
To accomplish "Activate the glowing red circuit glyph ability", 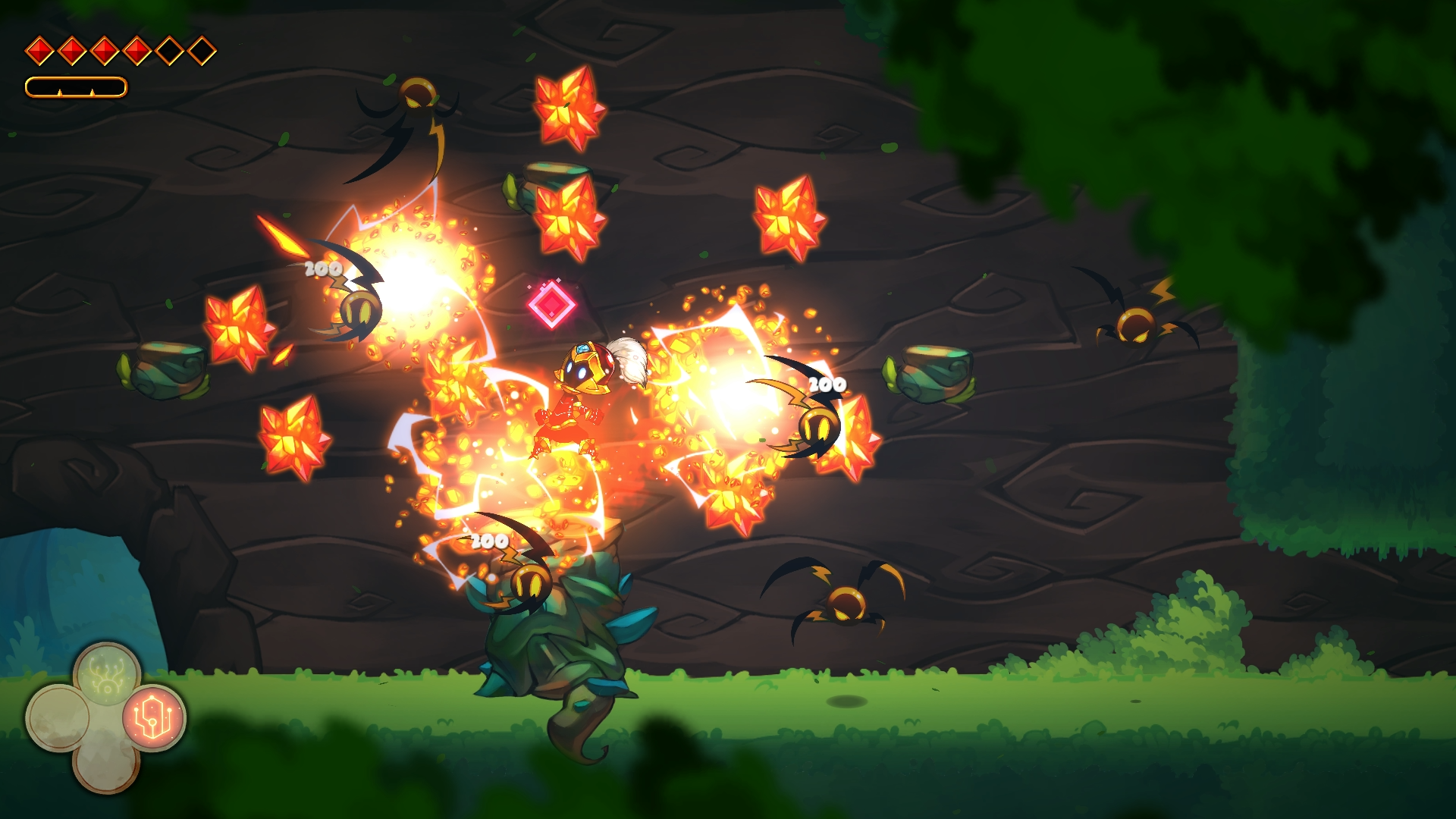I will click(x=154, y=717).
